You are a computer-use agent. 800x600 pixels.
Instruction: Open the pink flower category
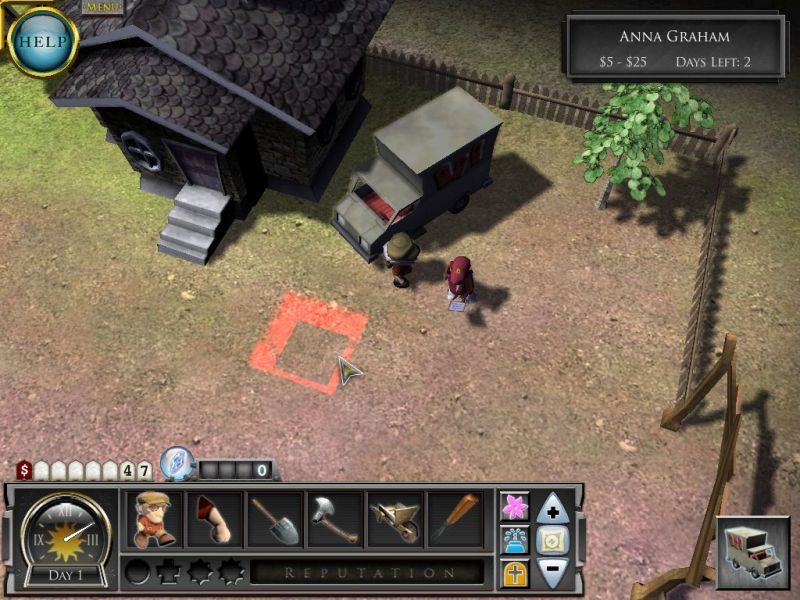(514, 507)
